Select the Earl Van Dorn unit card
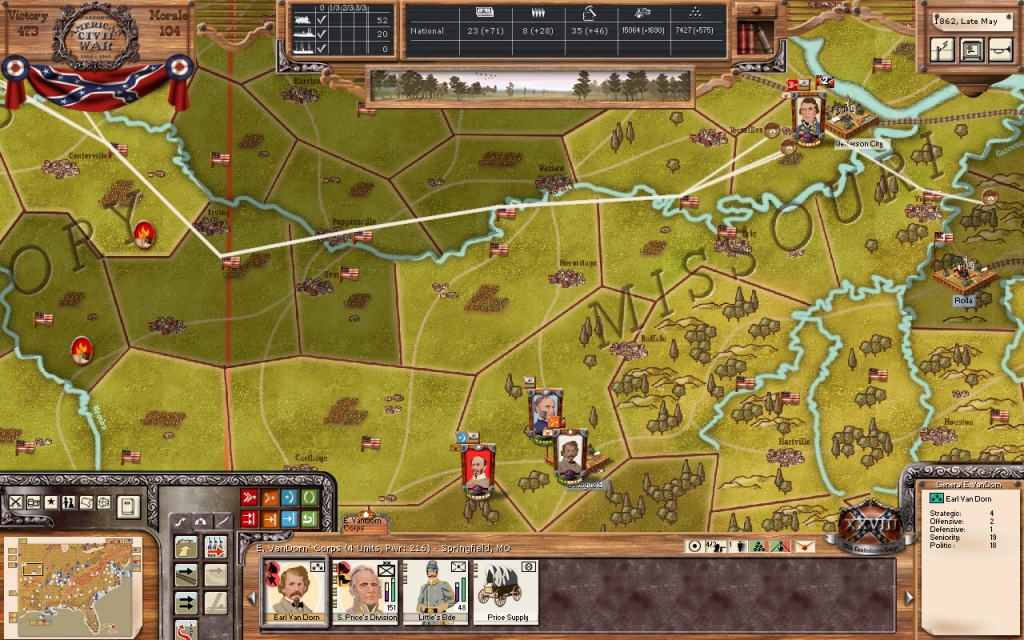1024x640 pixels. pyautogui.click(x=294, y=590)
